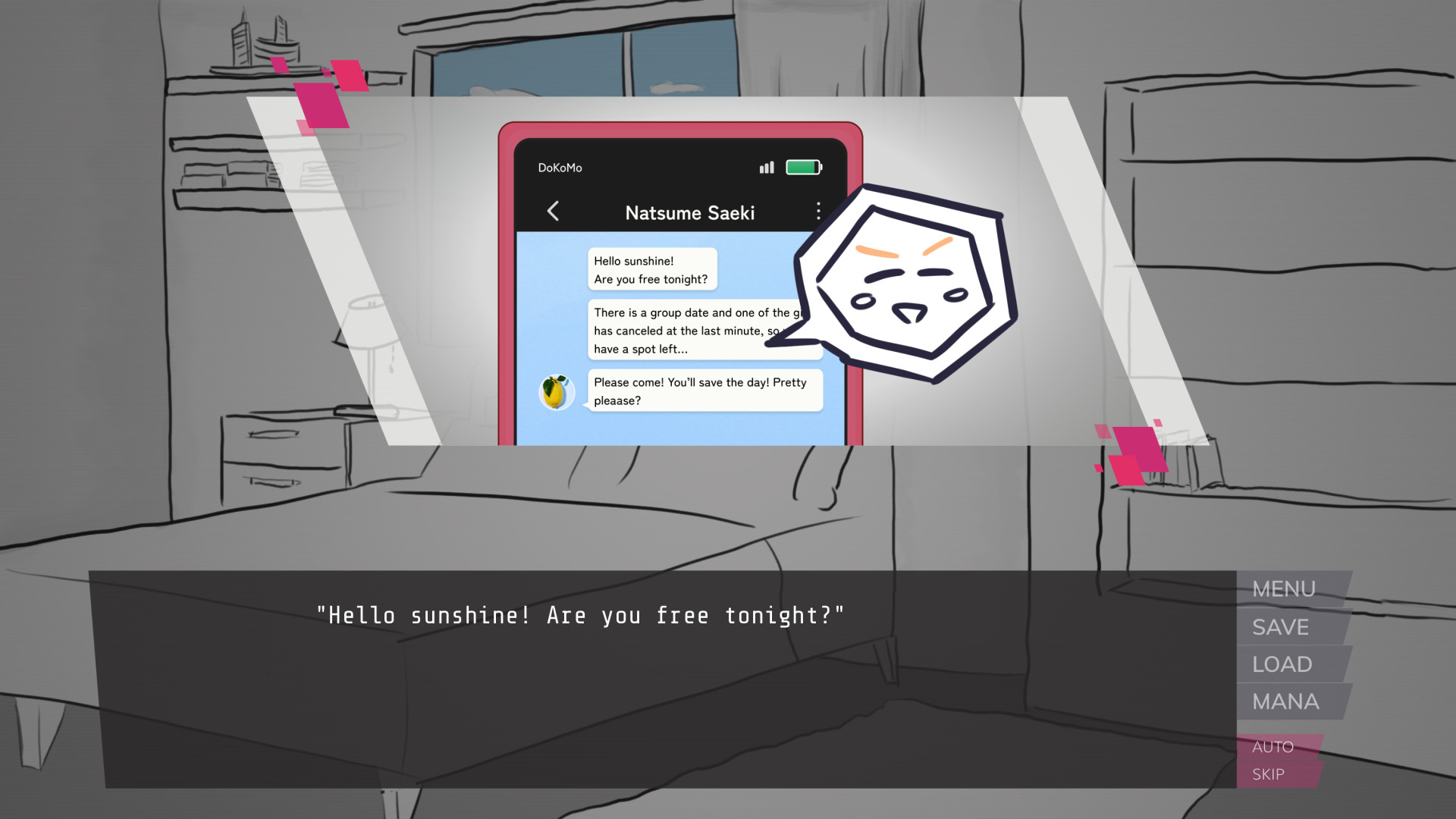Click LOAD to restore a saved game
The width and height of the screenshot is (1456, 819).
pyautogui.click(x=1281, y=664)
